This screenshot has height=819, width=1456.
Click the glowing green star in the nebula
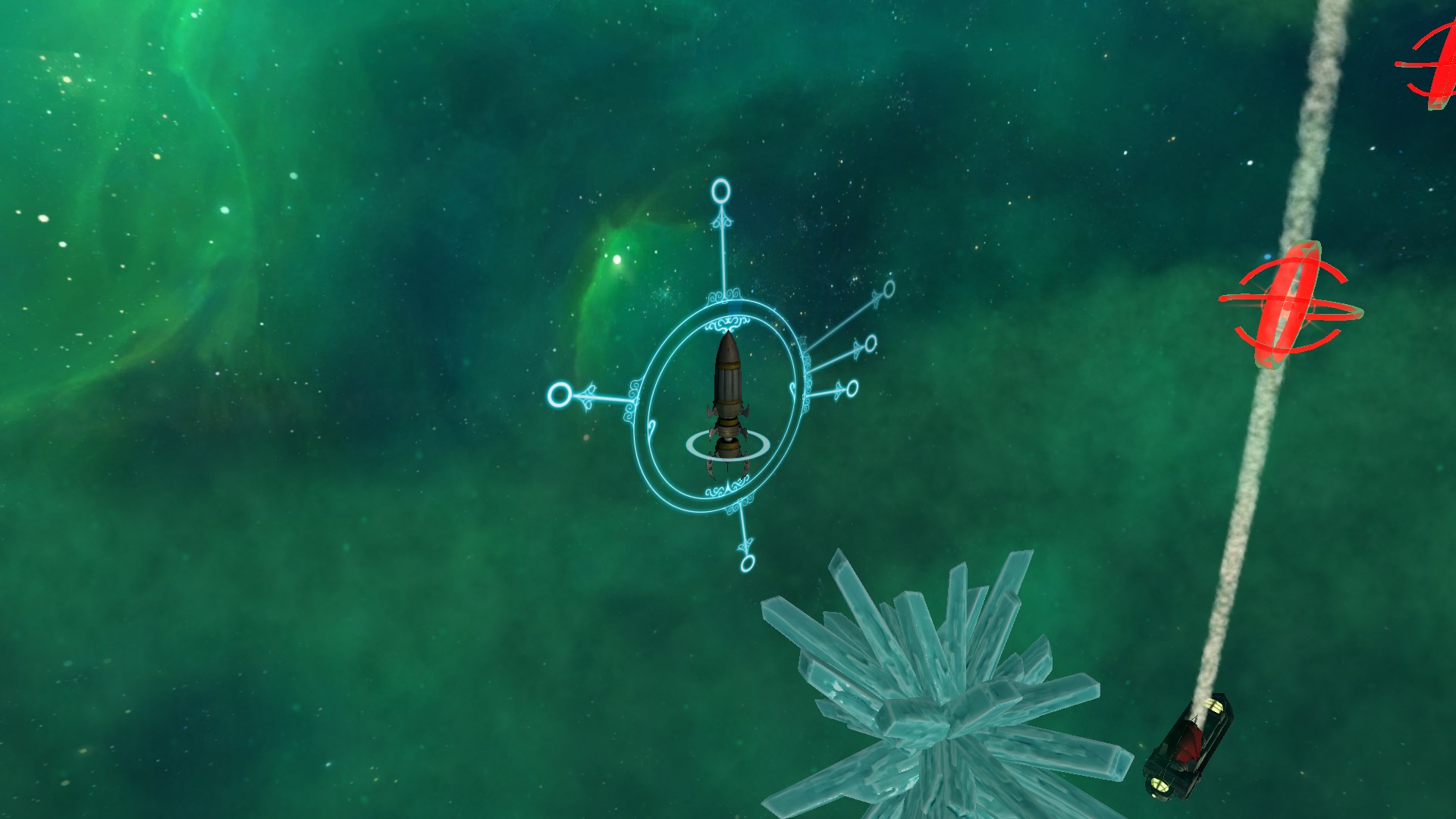[x=616, y=262]
